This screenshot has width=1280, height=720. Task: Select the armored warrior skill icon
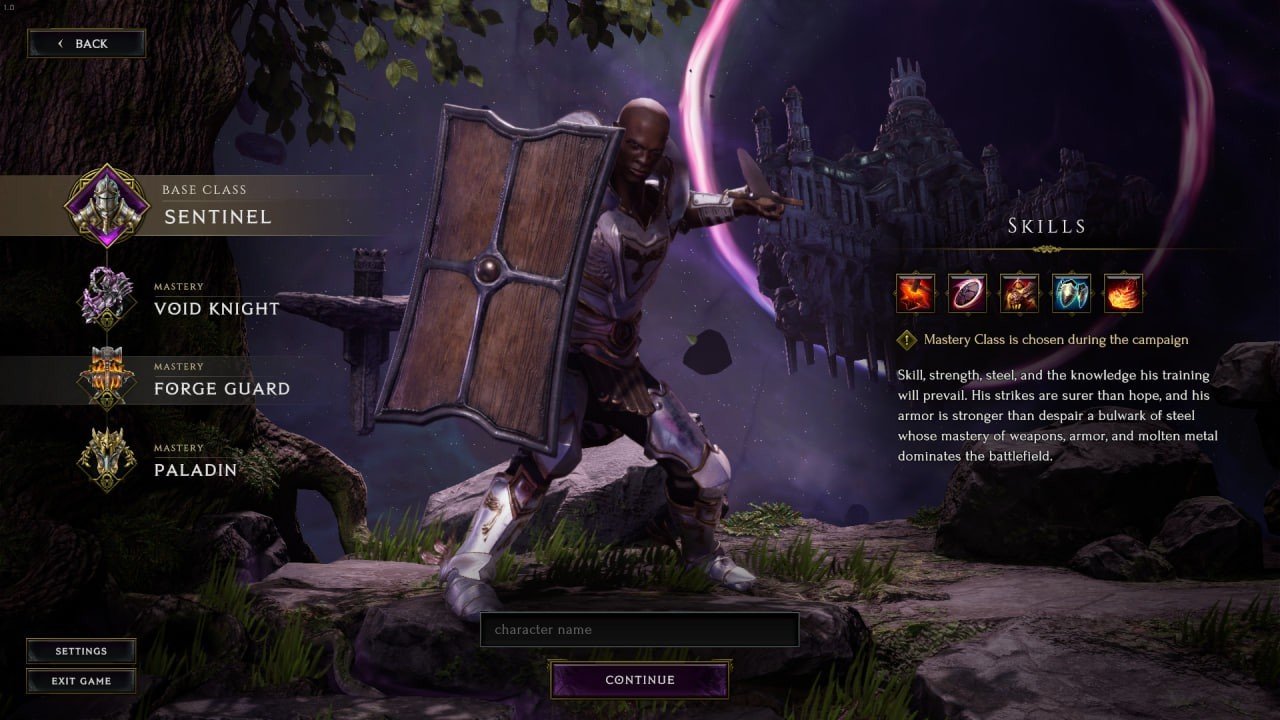click(x=1020, y=294)
